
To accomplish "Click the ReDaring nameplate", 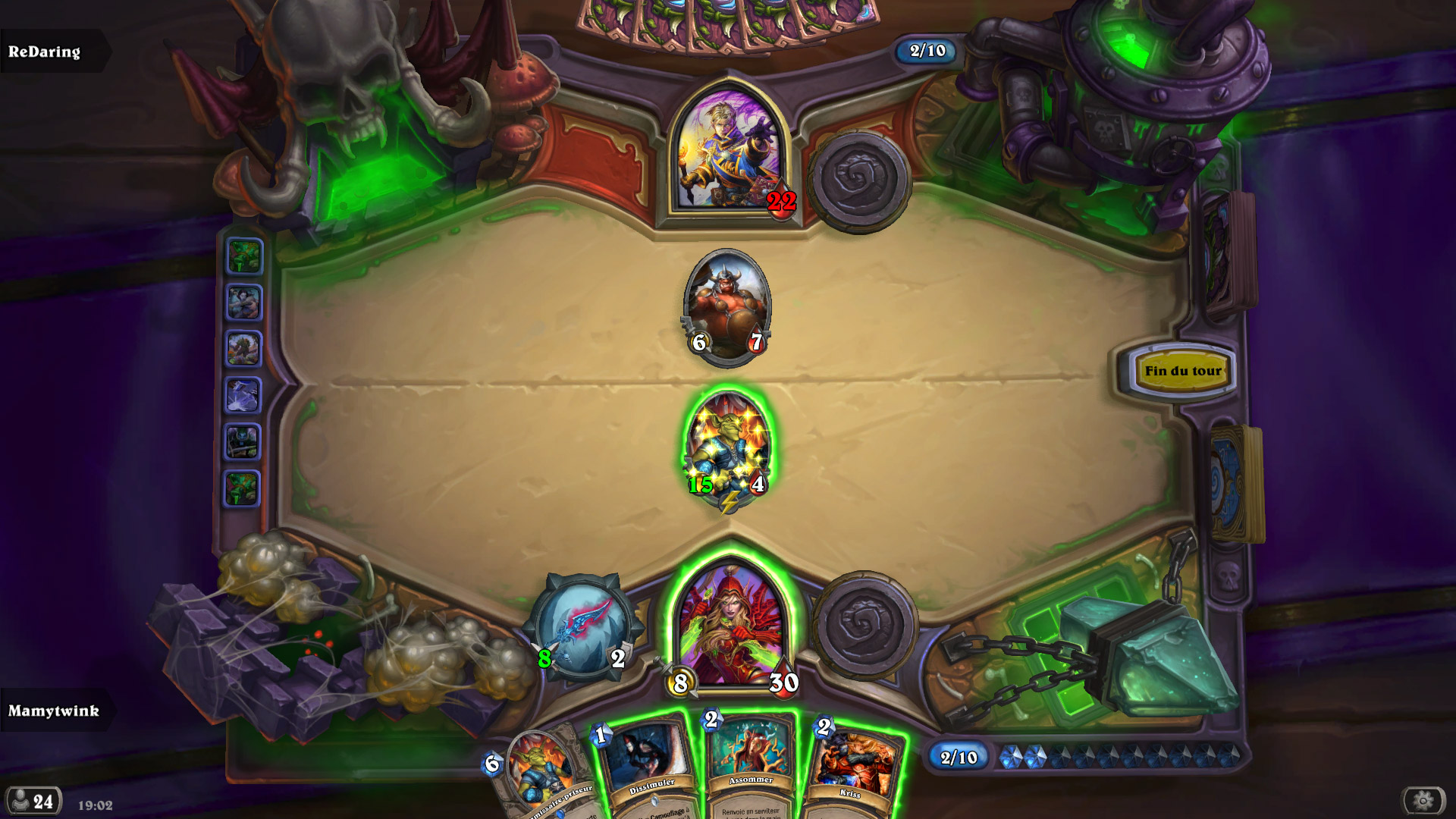I will click(45, 52).
